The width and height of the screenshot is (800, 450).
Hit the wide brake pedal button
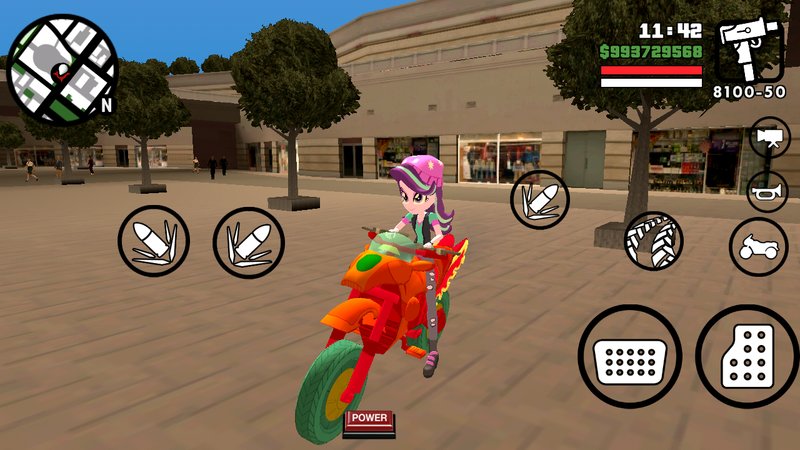tap(629, 356)
